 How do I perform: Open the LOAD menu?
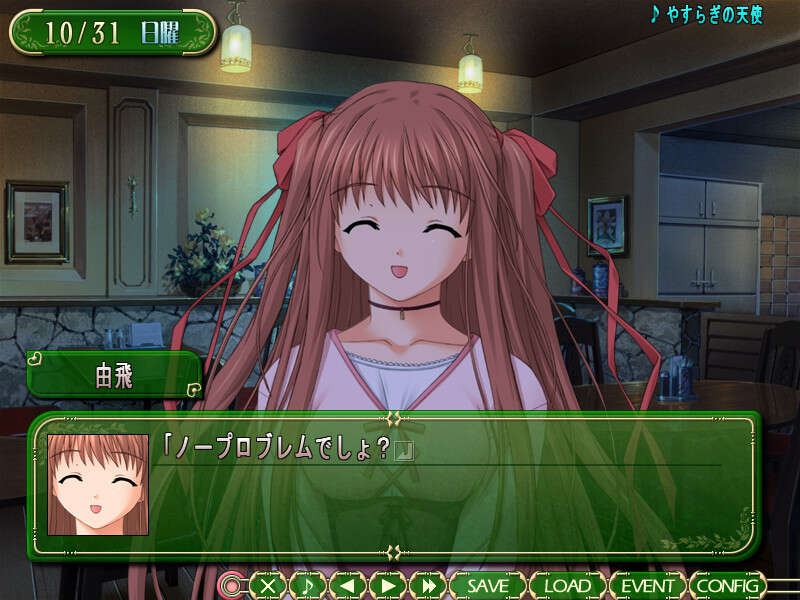tap(567, 586)
